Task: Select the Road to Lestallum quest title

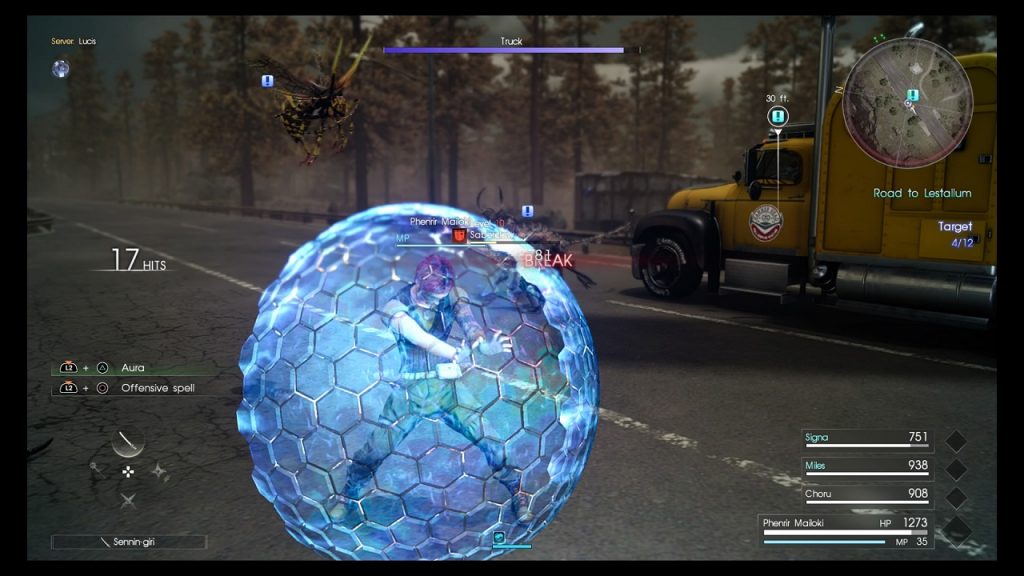Action: pyautogui.click(x=921, y=193)
